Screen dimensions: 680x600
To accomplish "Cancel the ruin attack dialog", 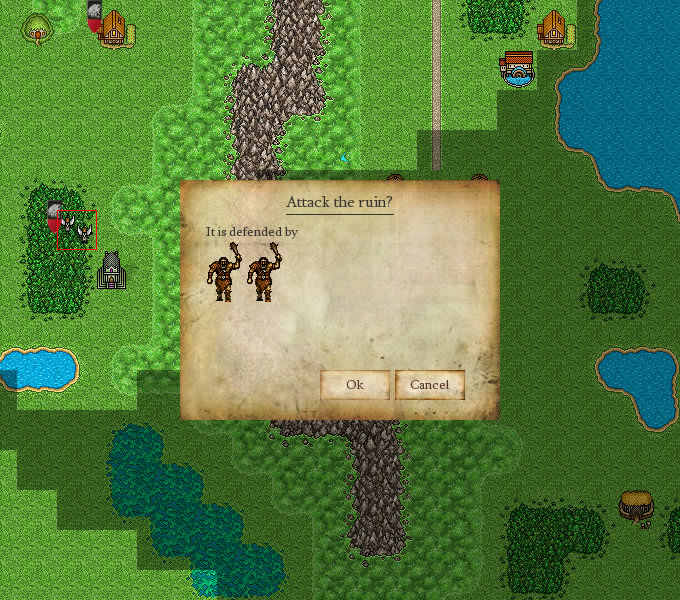I will click(429, 385).
